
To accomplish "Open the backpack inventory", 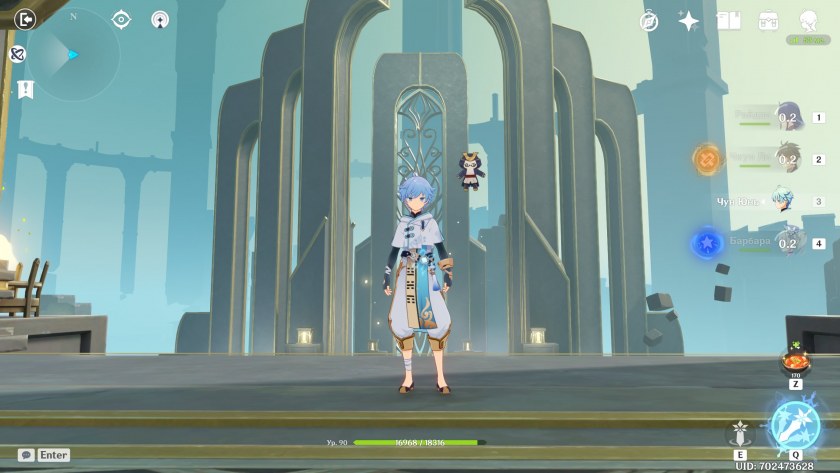I will point(768,21).
